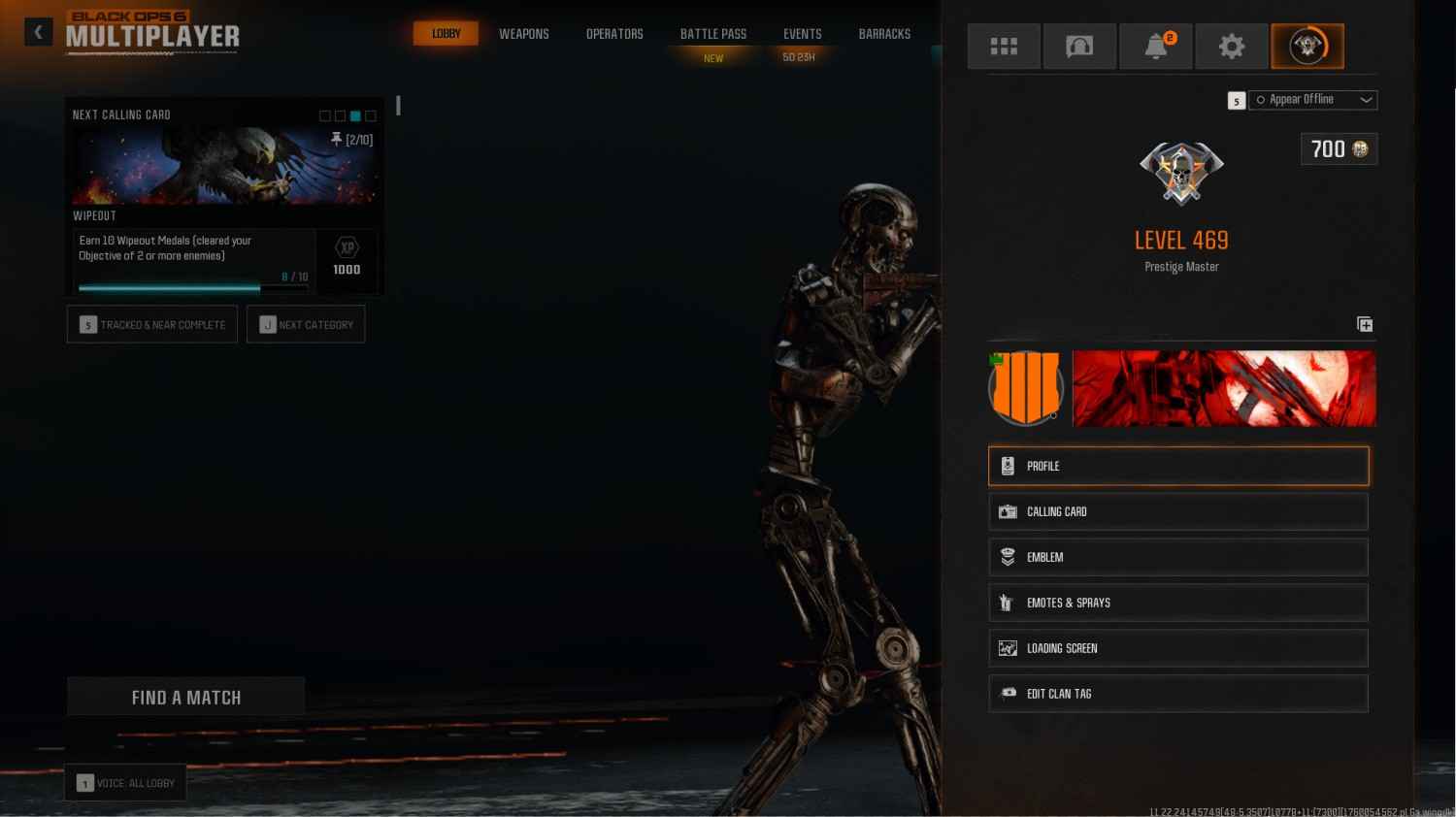Image resolution: width=1456 pixels, height=817 pixels.
Task: Open the voice chat channel icon
Action: tap(1079, 46)
